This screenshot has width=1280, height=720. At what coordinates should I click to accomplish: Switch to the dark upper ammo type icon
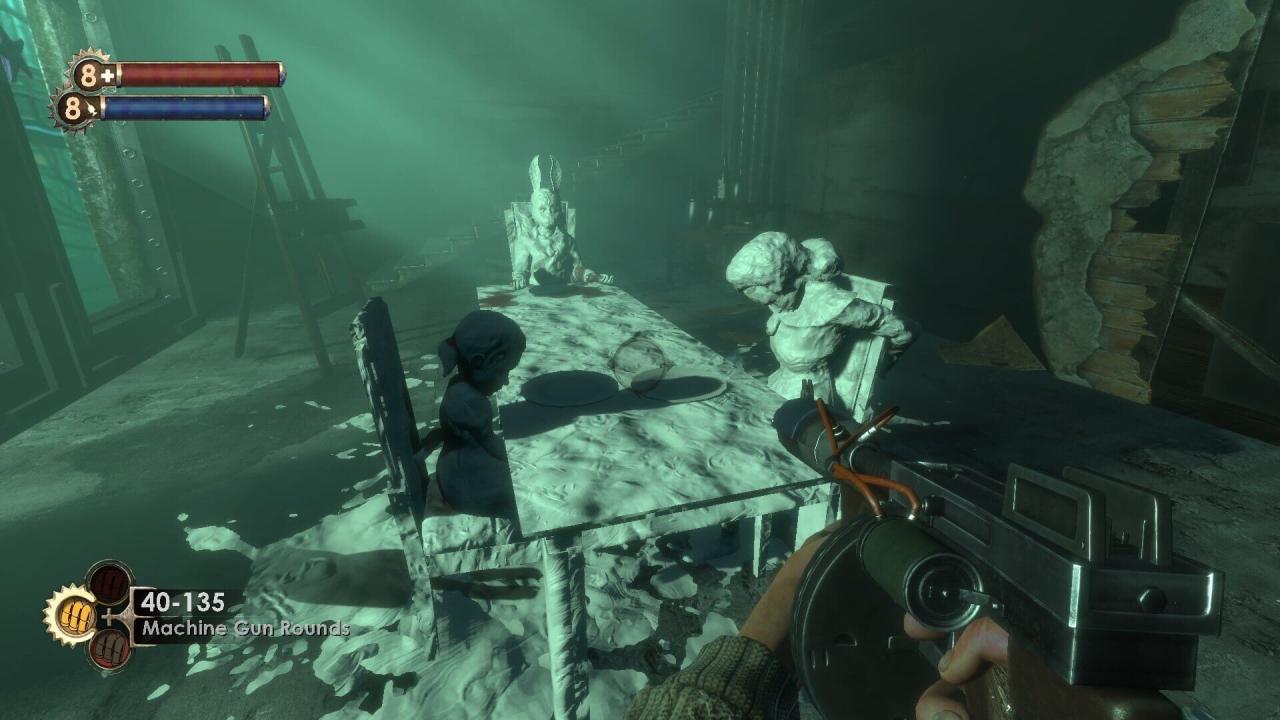pyautogui.click(x=108, y=583)
